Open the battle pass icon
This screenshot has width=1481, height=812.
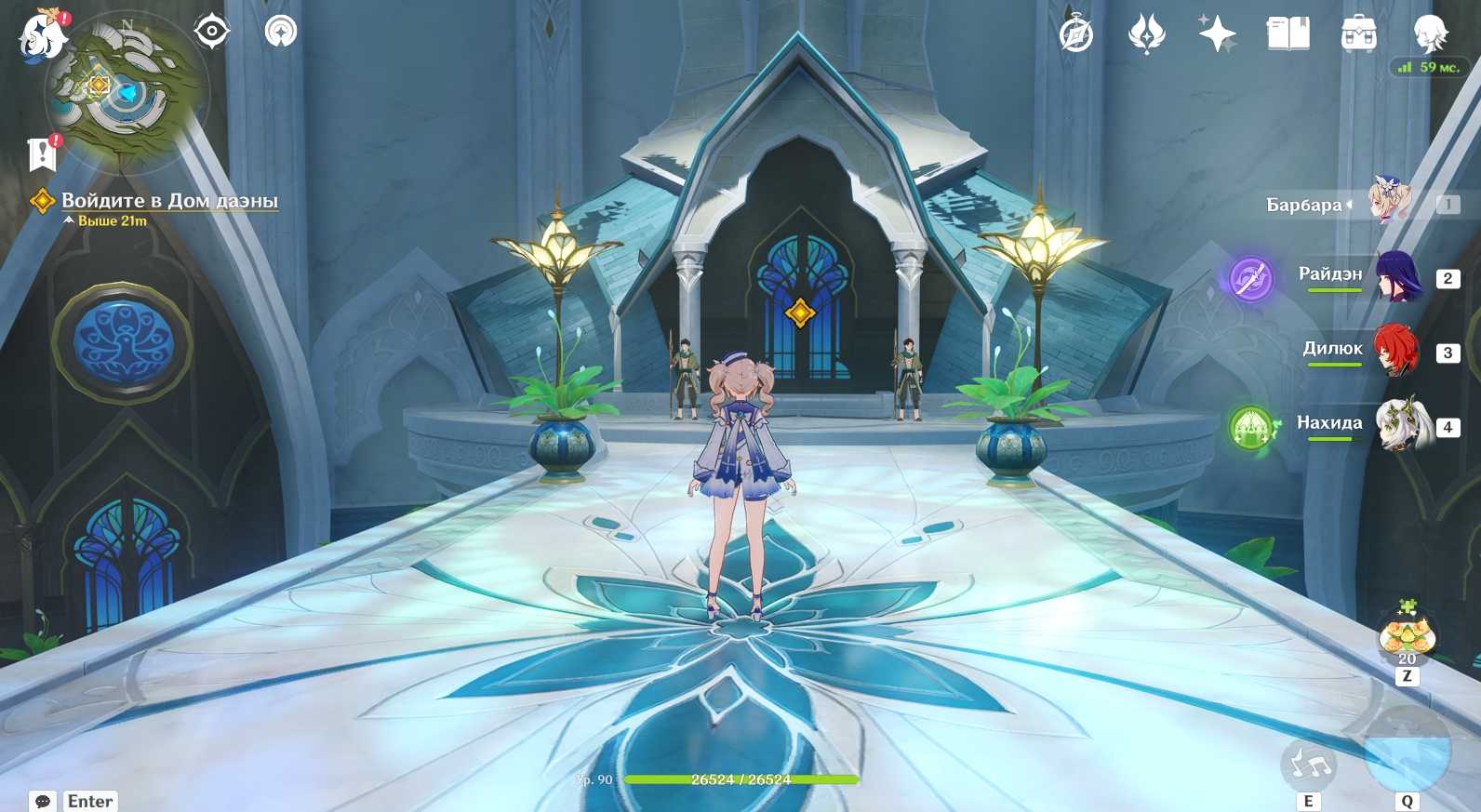point(1146,35)
